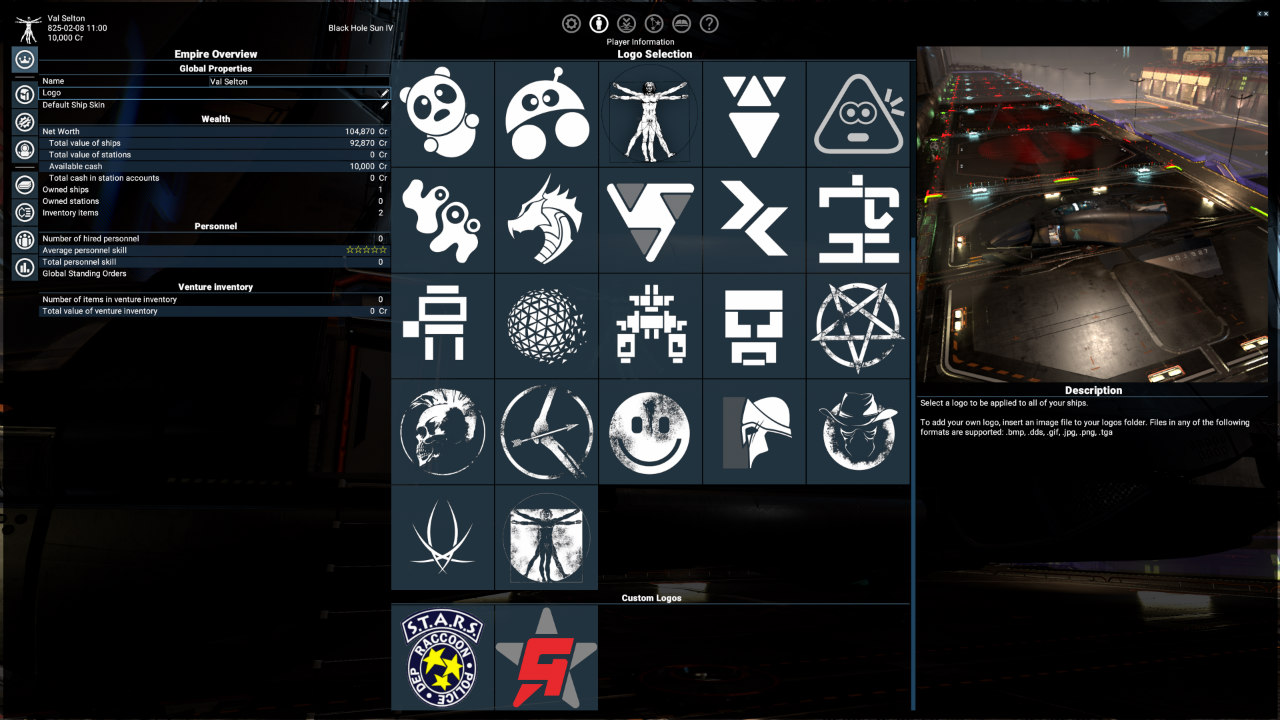Select the crown Empire Overview sidebar icon
This screenshot has width=1280, height=720.
(22, 61)
